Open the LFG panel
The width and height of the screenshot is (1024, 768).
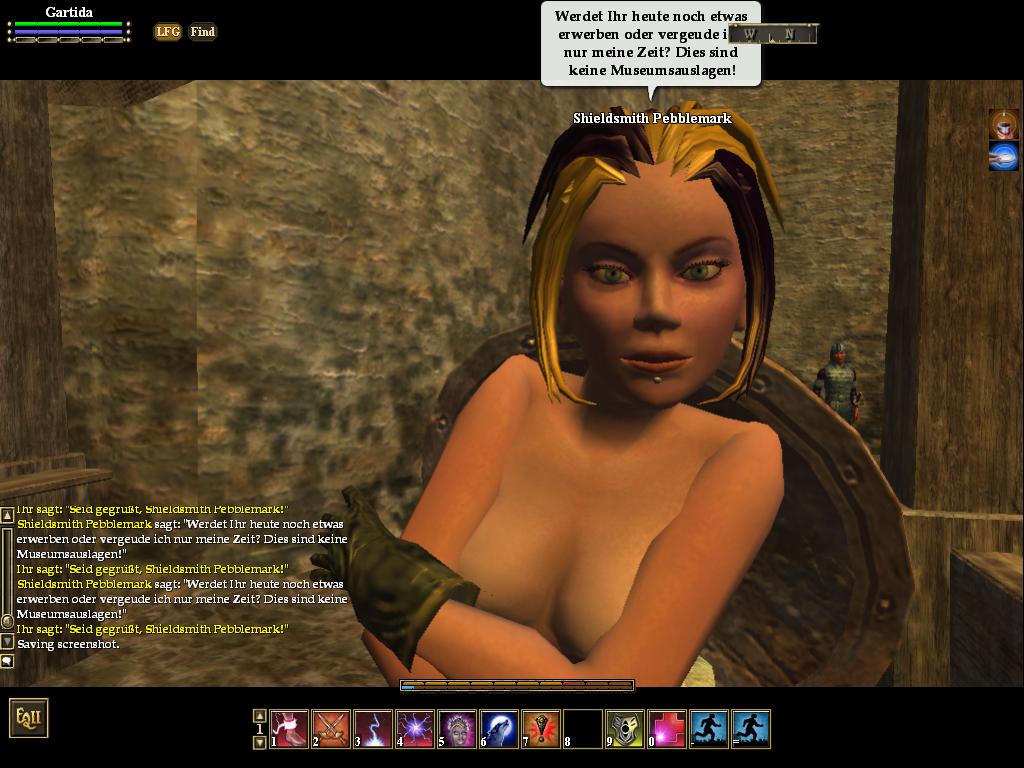(168, 32)
